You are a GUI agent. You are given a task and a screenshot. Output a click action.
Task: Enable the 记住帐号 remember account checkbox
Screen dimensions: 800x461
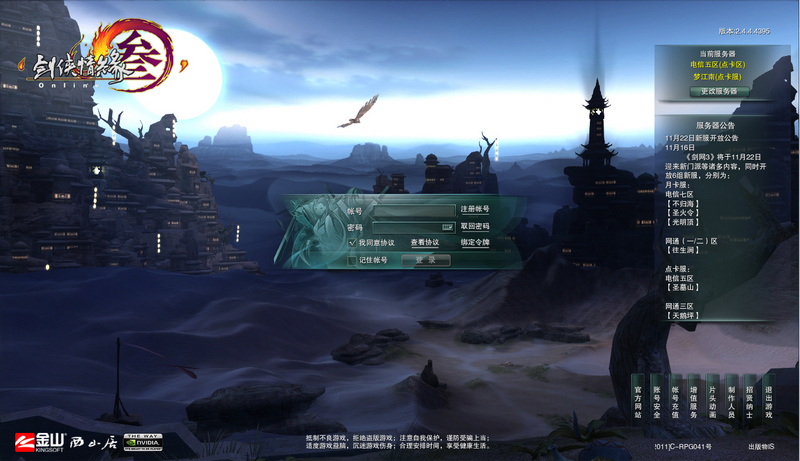(353, 260)
